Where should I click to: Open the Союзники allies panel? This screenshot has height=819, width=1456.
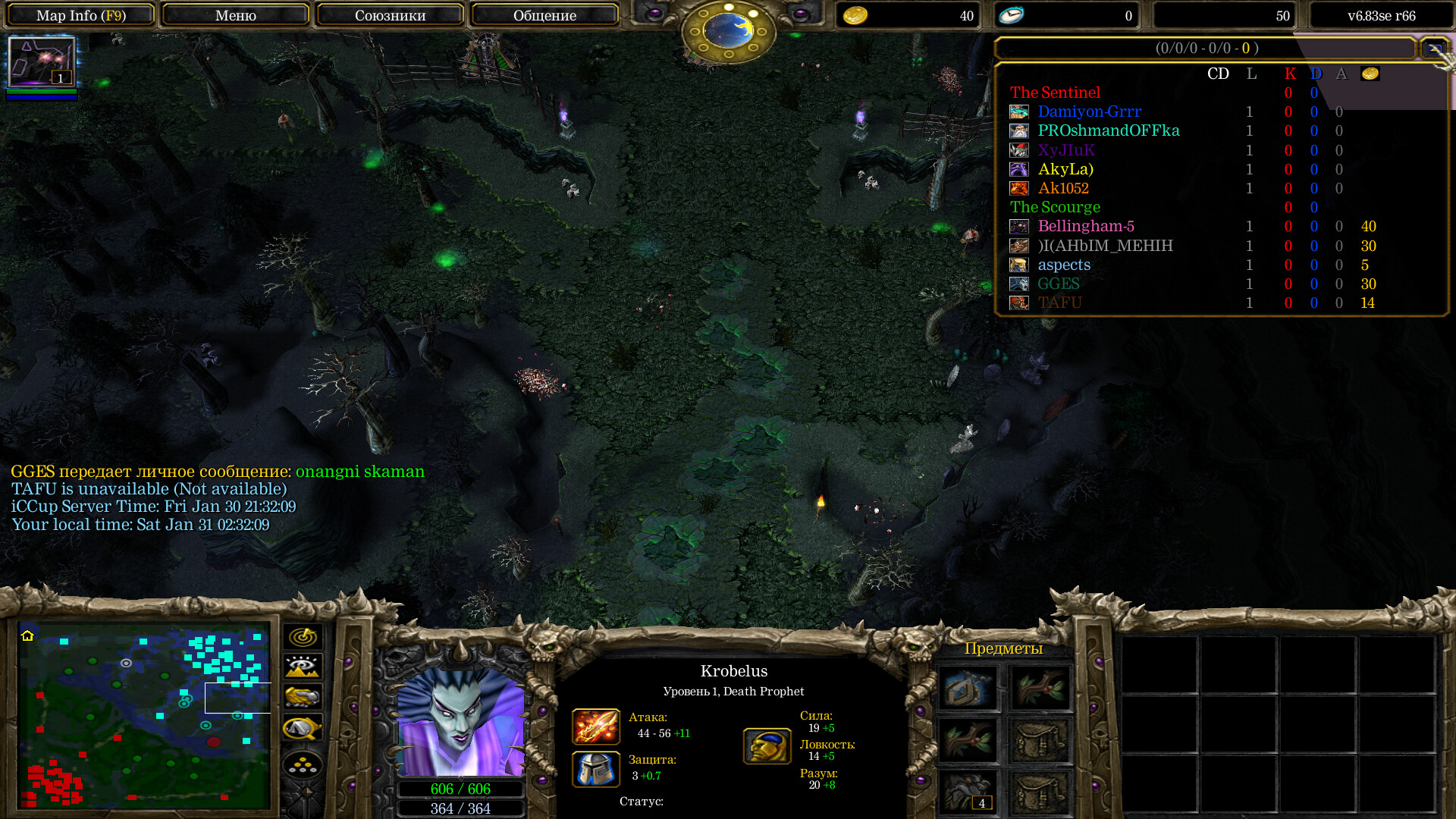click(390, 15)
